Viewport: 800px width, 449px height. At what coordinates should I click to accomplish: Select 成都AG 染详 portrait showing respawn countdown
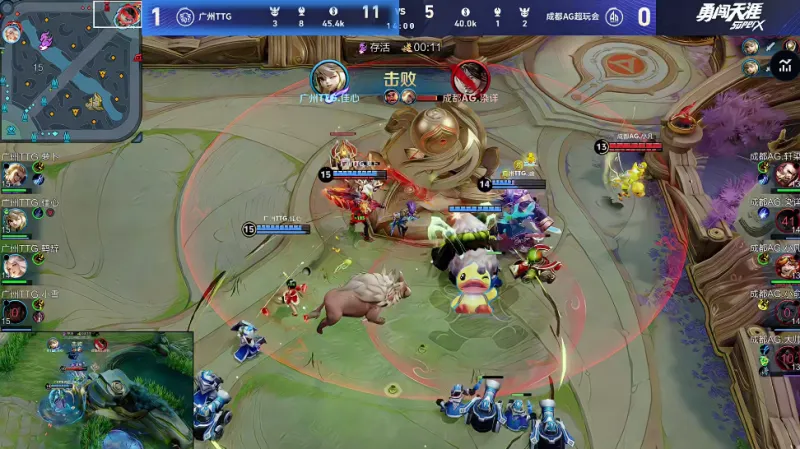pyautogui.click(x=786, y=220)
